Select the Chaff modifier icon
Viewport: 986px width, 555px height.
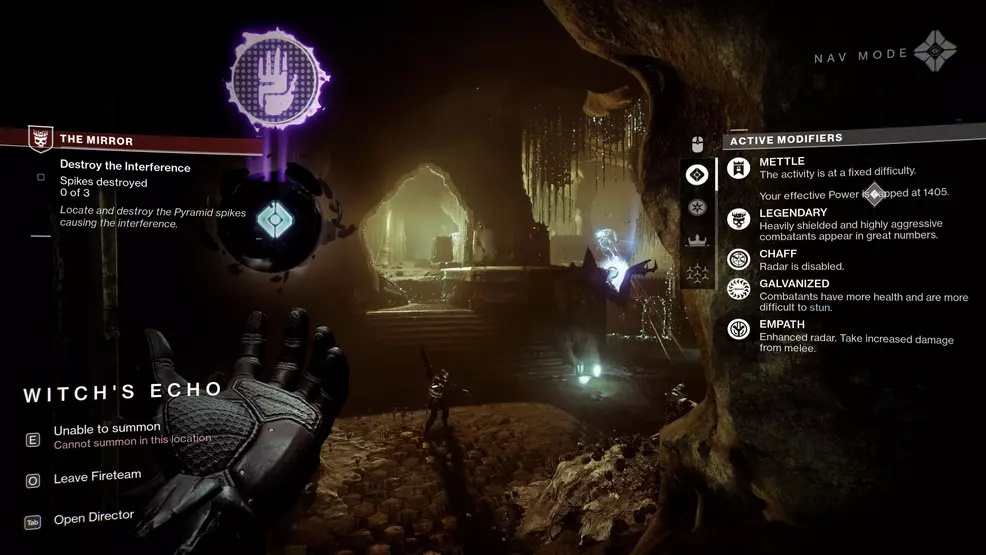coord(739,259)
